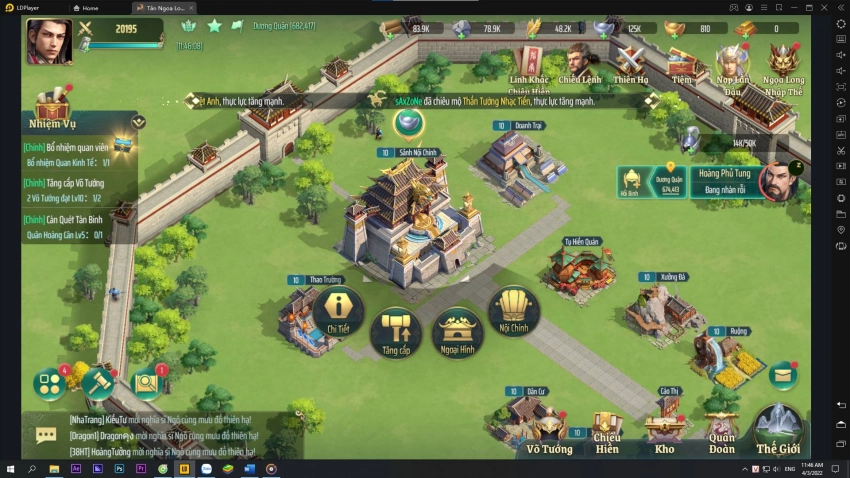This screenshot has height=478, width=850.
Task: Collapse the Nhiệm Vụ quest panel
Action: (x=138, y=122)
